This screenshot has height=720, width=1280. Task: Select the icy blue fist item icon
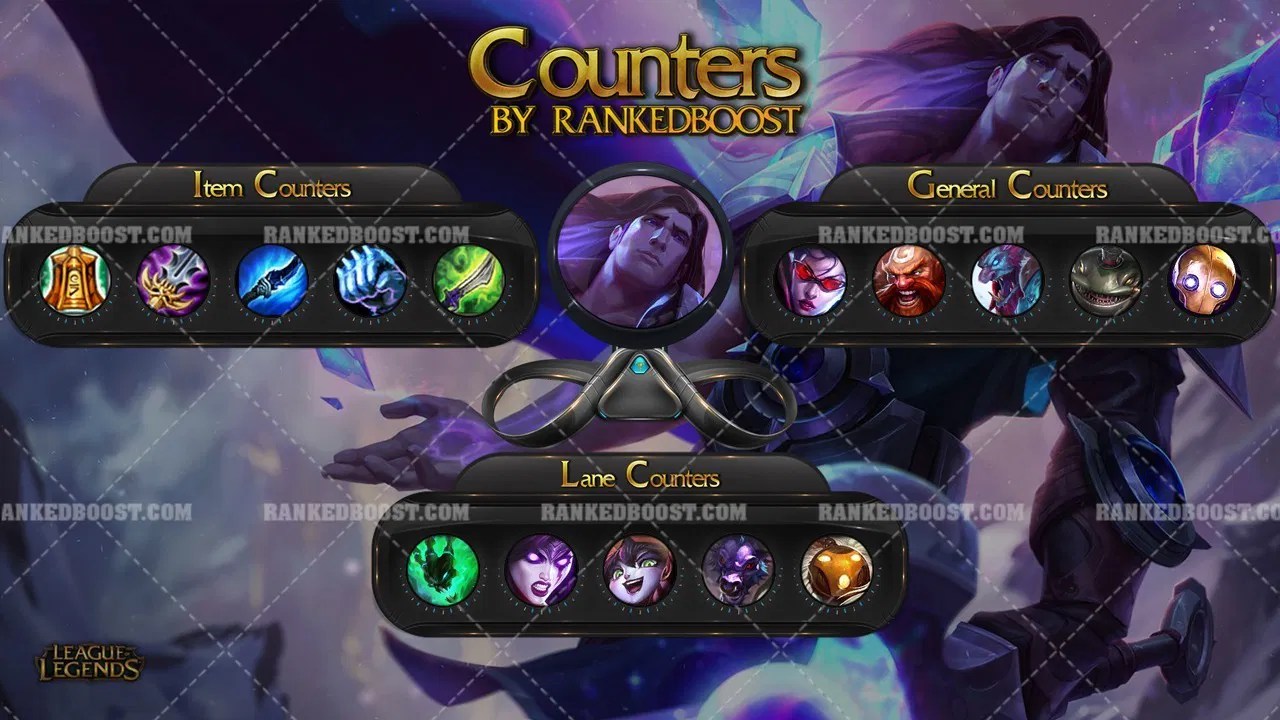pyautogui.click(x=370, y=279)
